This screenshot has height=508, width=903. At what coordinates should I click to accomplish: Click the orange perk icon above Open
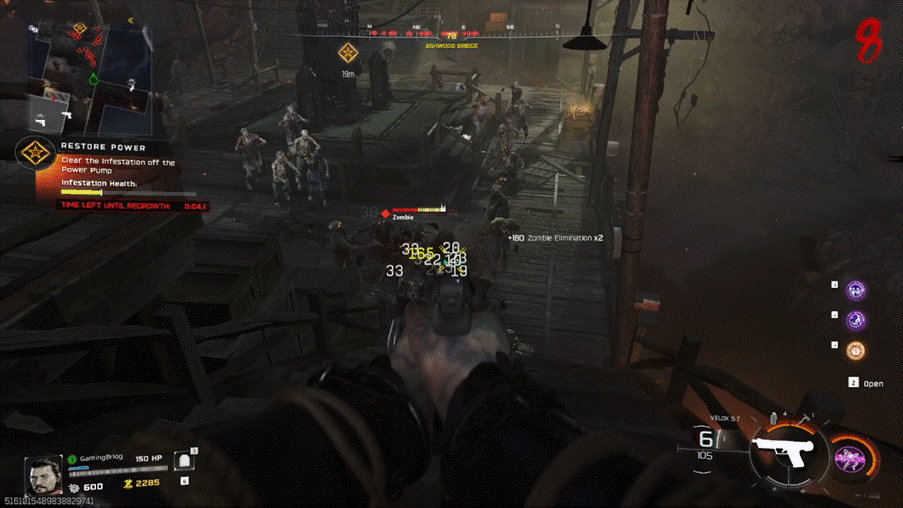click(x=856, y=351)
